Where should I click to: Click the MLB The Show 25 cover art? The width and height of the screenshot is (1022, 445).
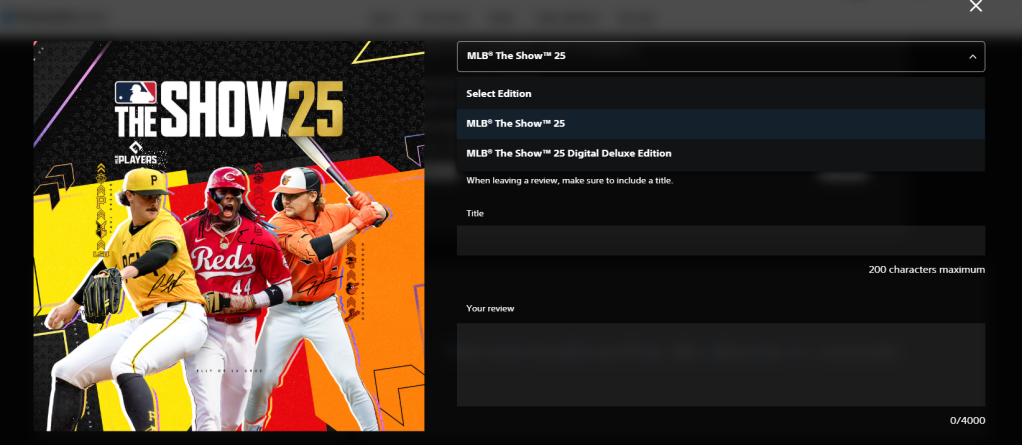229,236
